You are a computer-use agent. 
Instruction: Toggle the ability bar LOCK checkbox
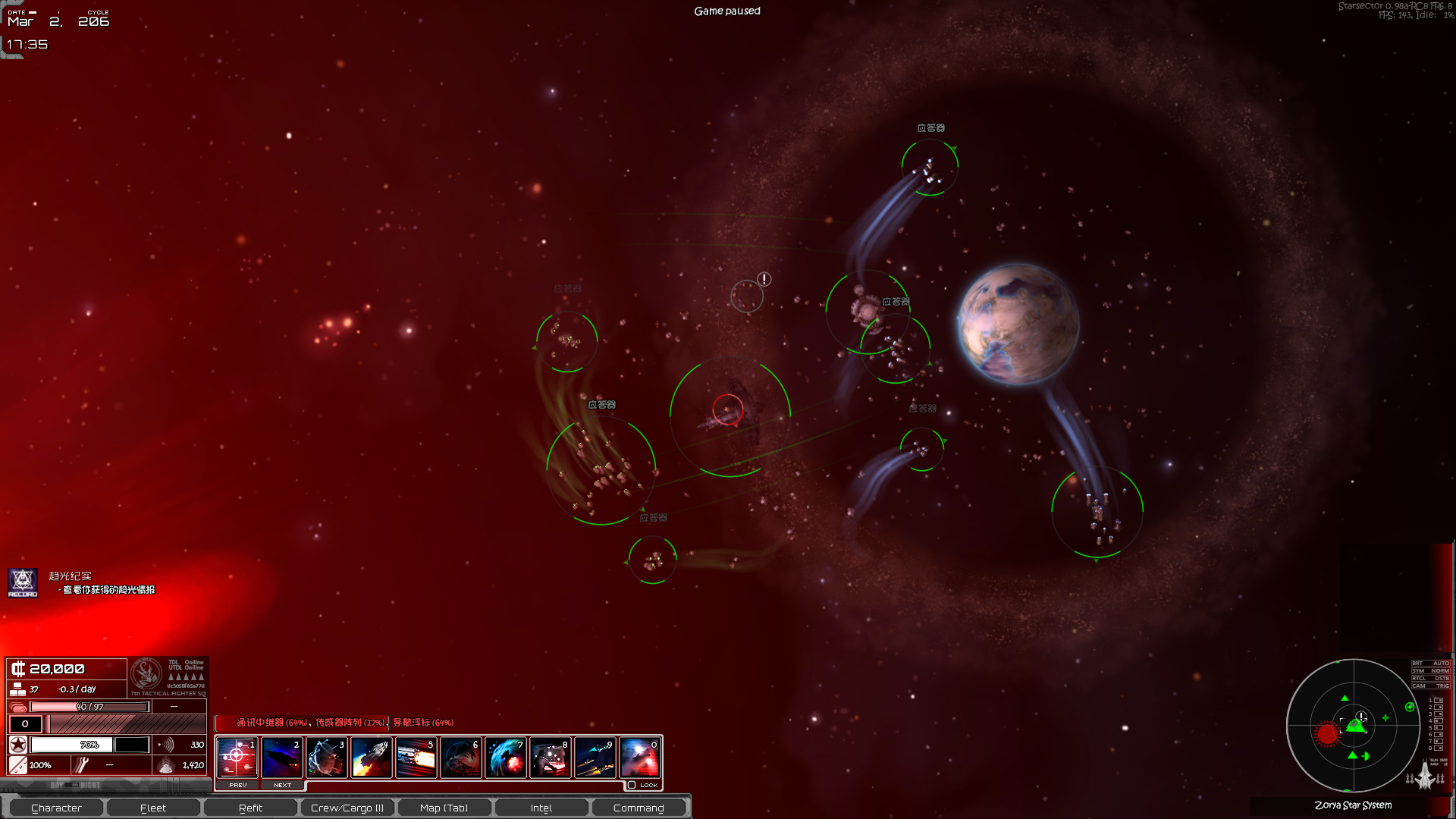[x=632, y=785]
